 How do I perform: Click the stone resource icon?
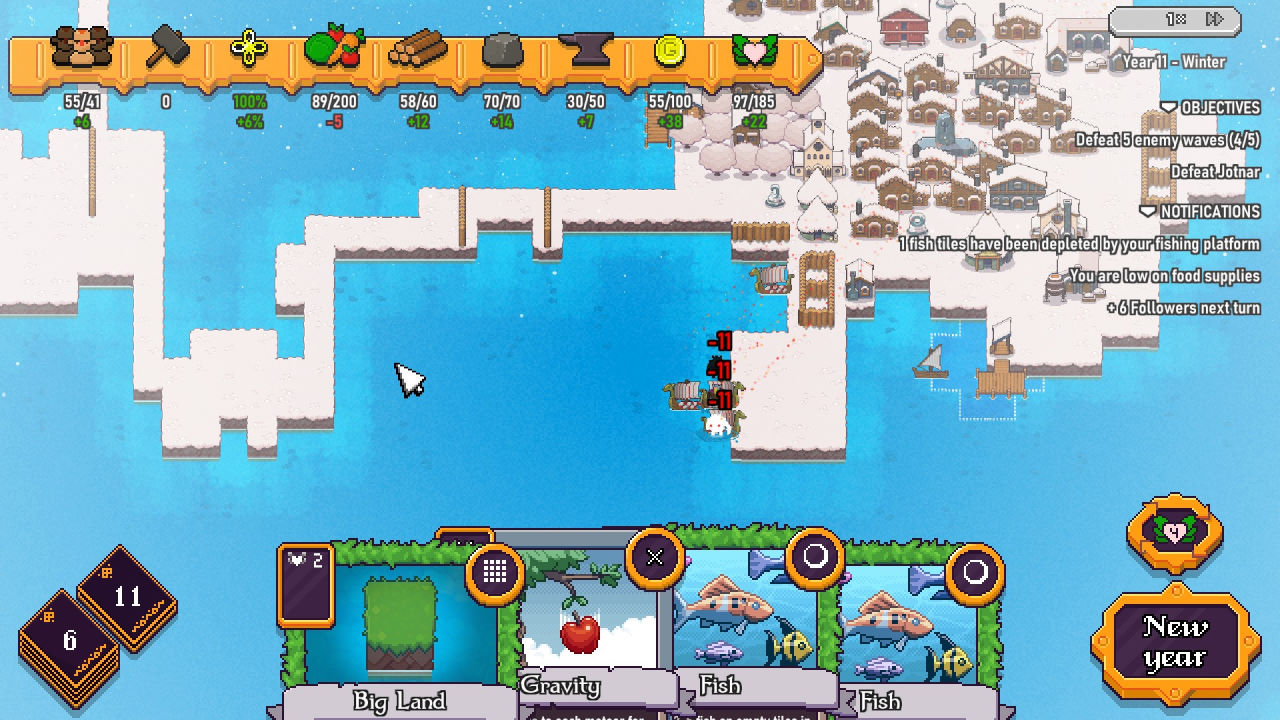pos(502,48)
